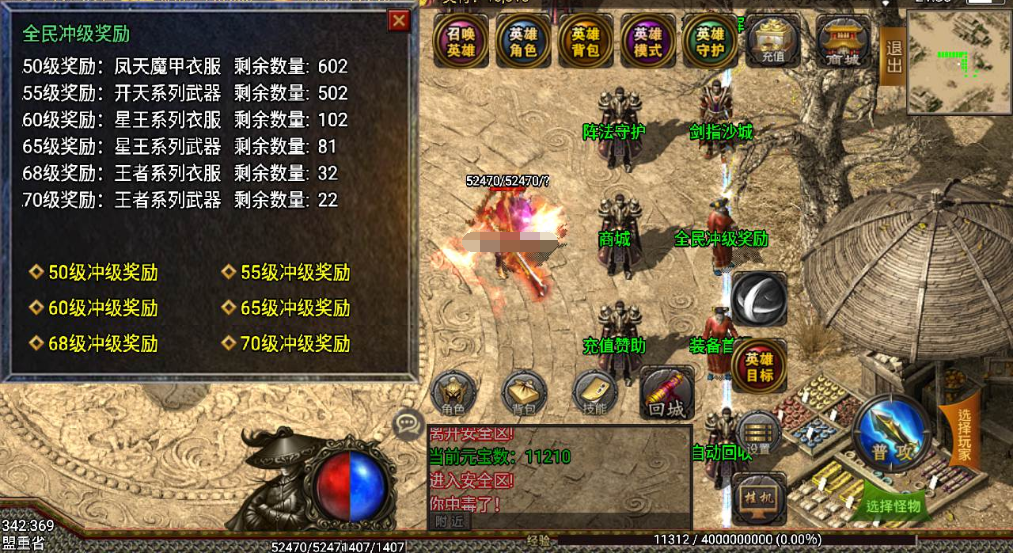Select the 68级冲级奖励 option

coord(103,344)
